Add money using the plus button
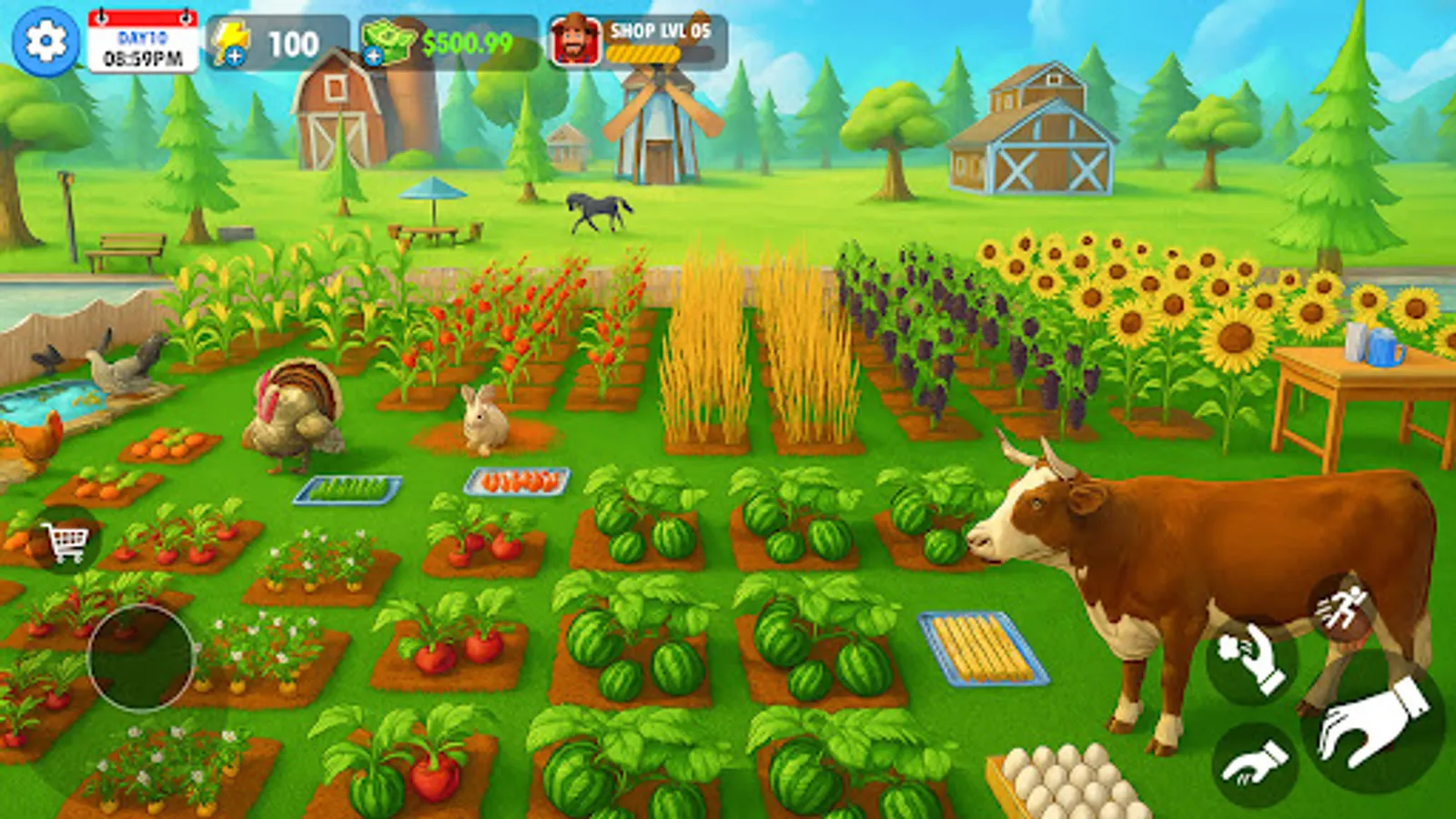The height and width of the screenshot is (819, 1456). tap(373, 57)
